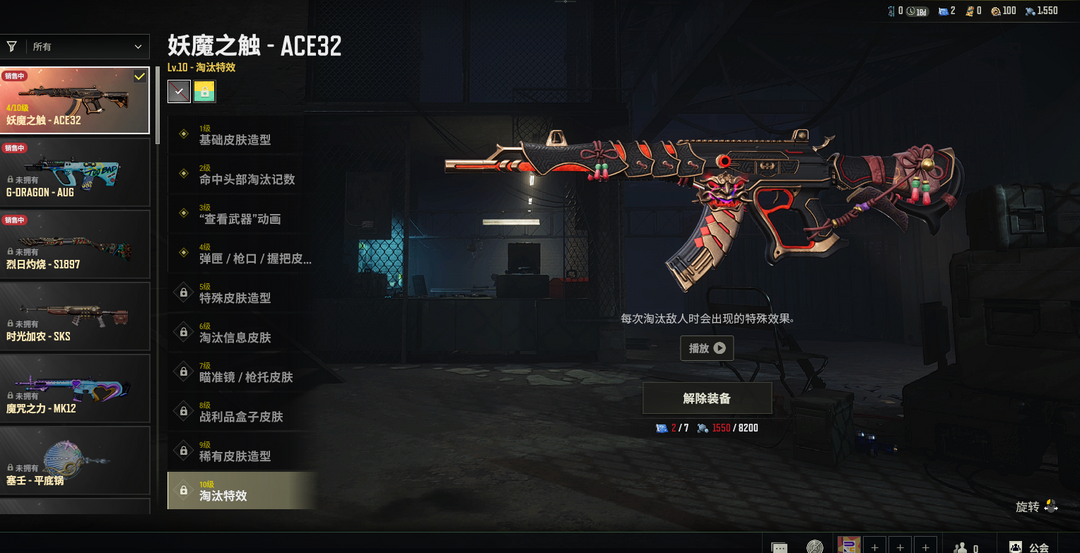Choose the 烈日灼烧 - S1897 skin
1080x553 pixels.
pos(75,244)
